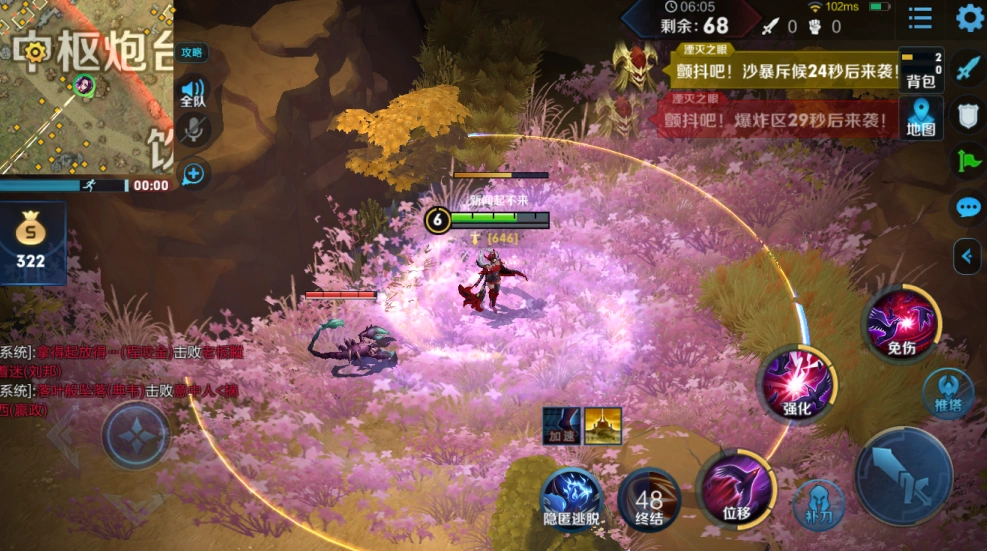Open the scoreboard list icon
This screenshot has width=987, height=551.
(920, 18)
